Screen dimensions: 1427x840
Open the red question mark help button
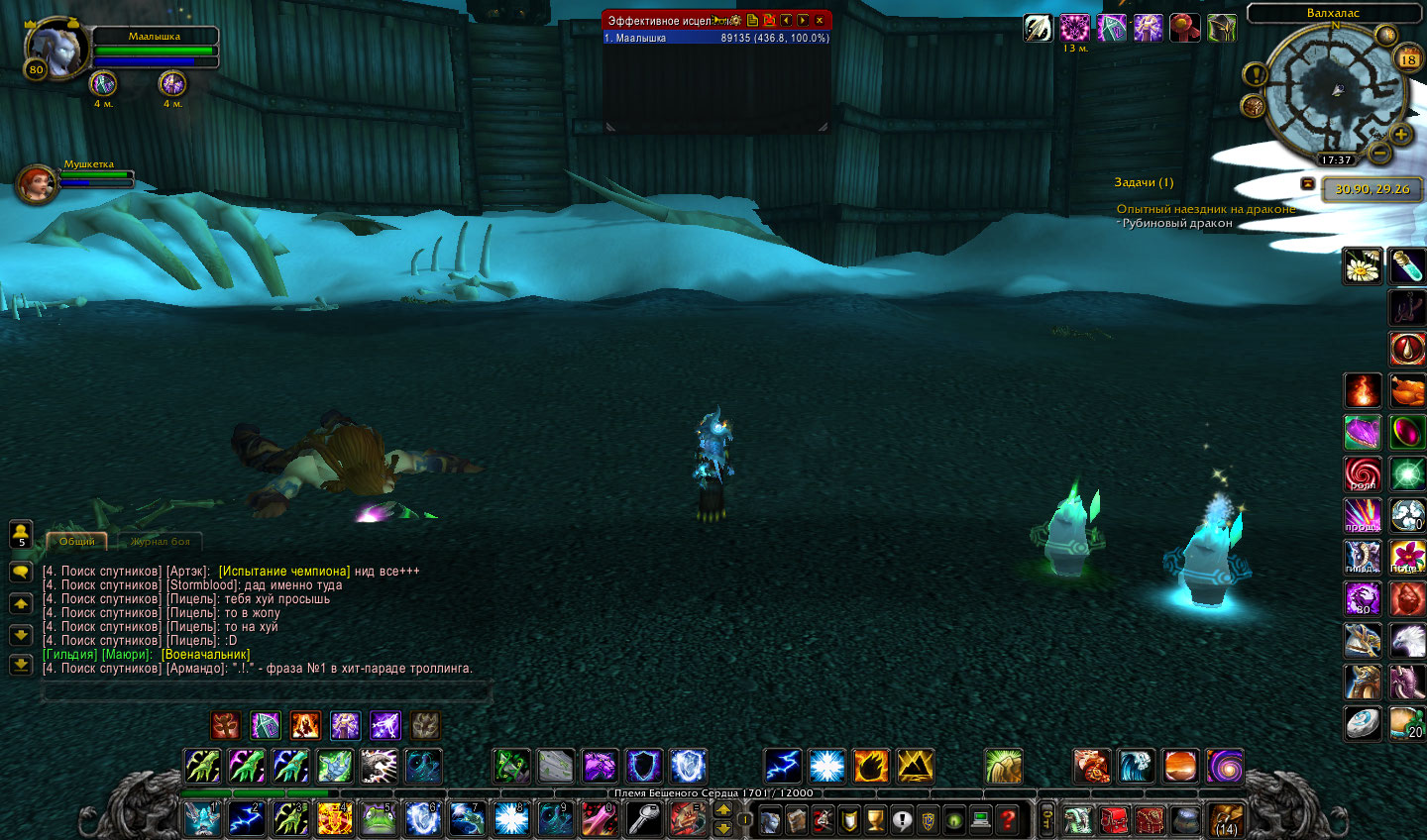1007,819
